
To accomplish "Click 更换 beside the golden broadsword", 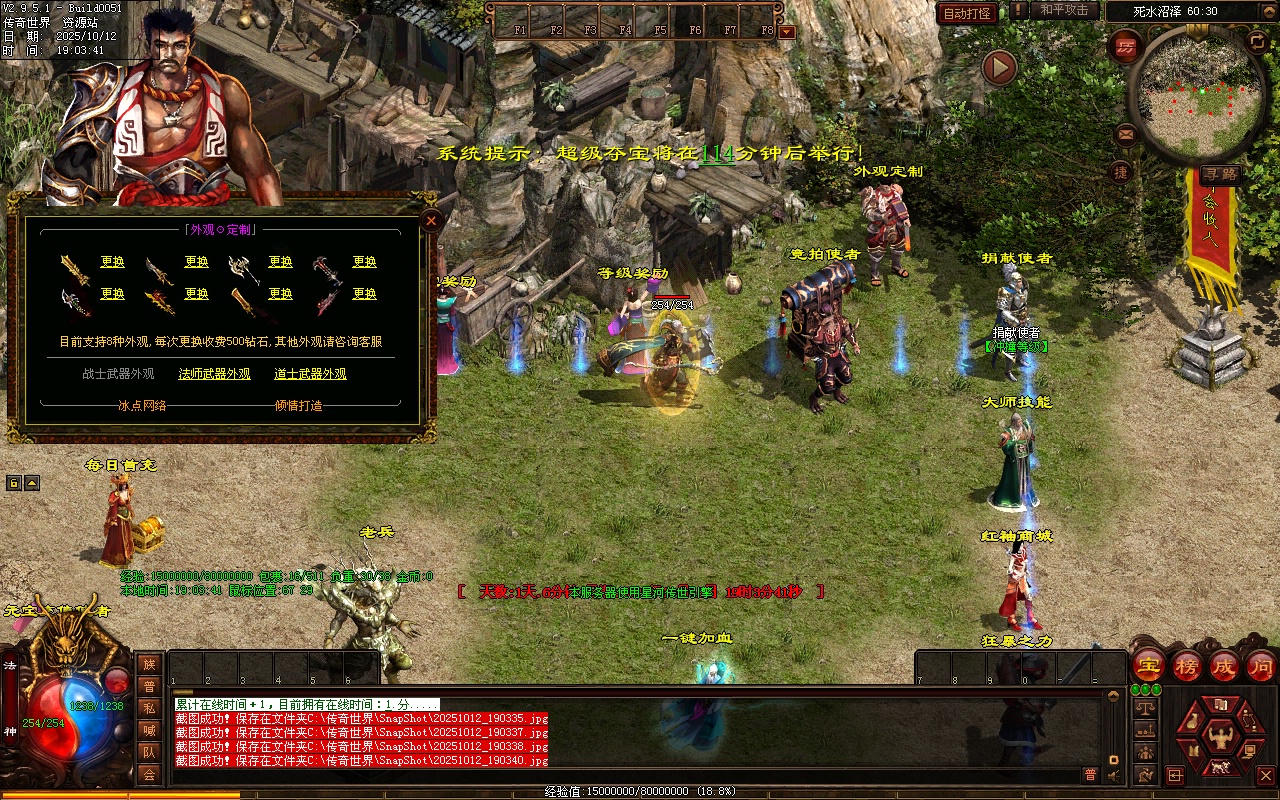I will coord(113,262).
